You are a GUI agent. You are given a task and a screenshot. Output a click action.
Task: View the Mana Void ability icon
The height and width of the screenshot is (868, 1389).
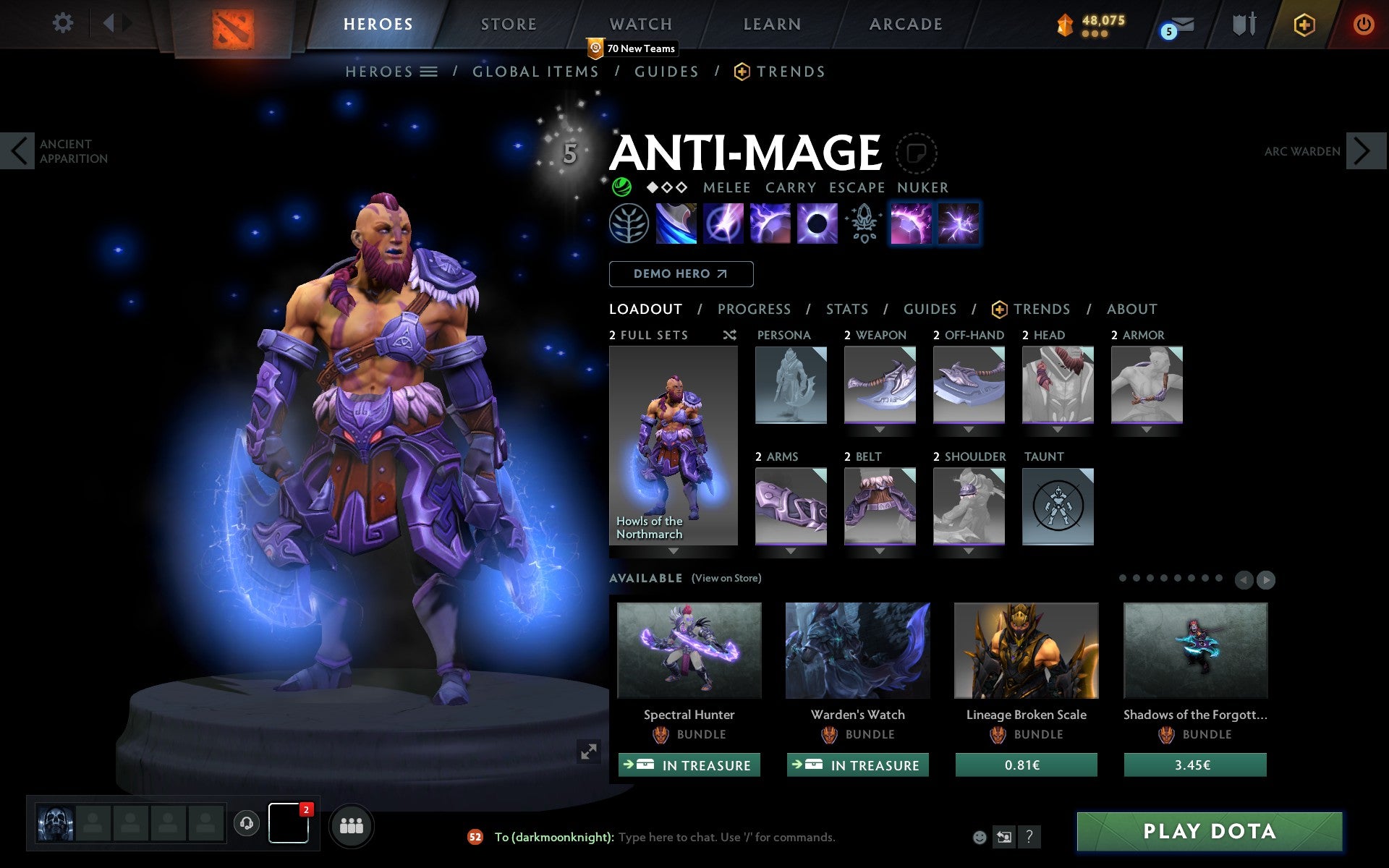pyautogui.click(x=817, y=223)
